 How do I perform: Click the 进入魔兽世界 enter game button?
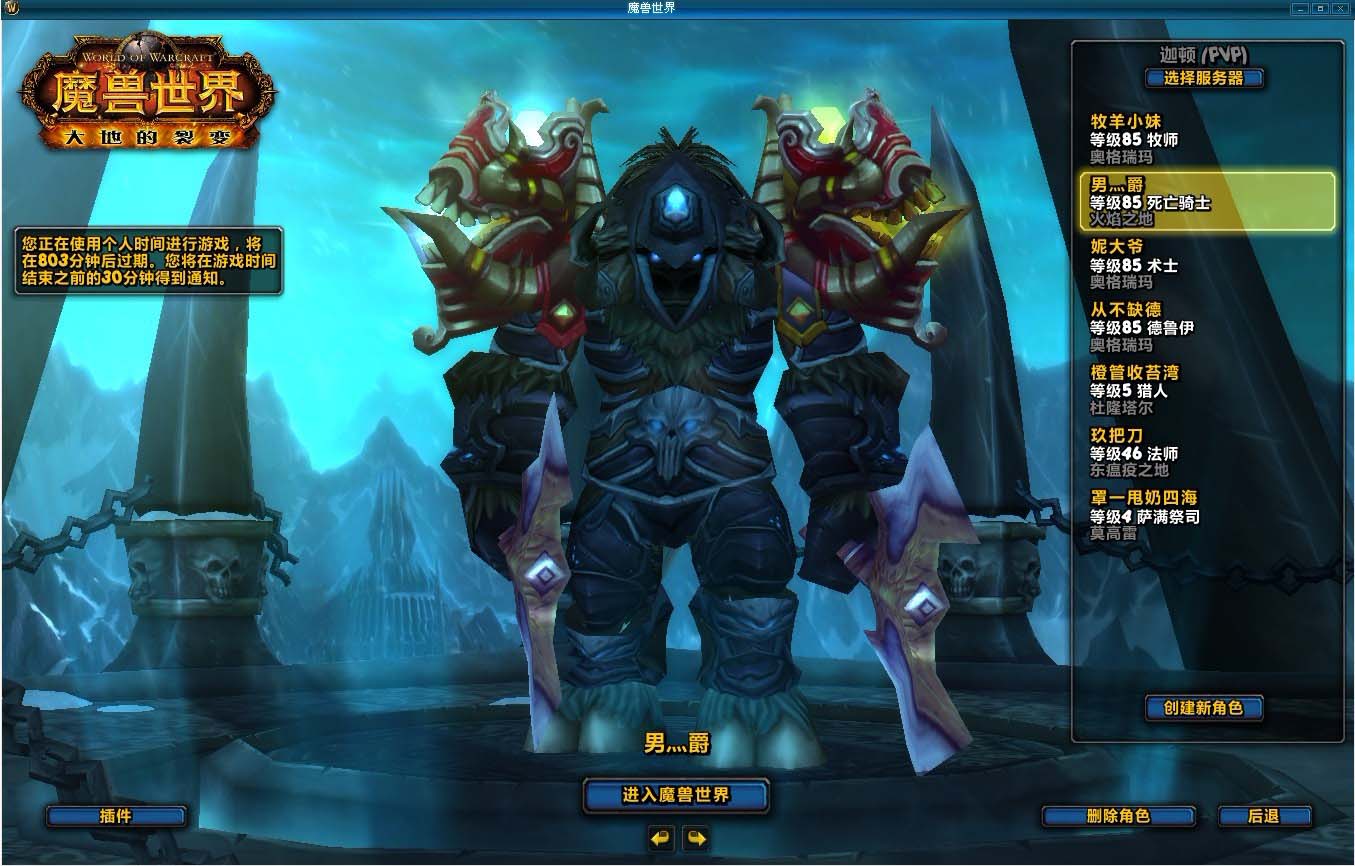pos(676,796)
